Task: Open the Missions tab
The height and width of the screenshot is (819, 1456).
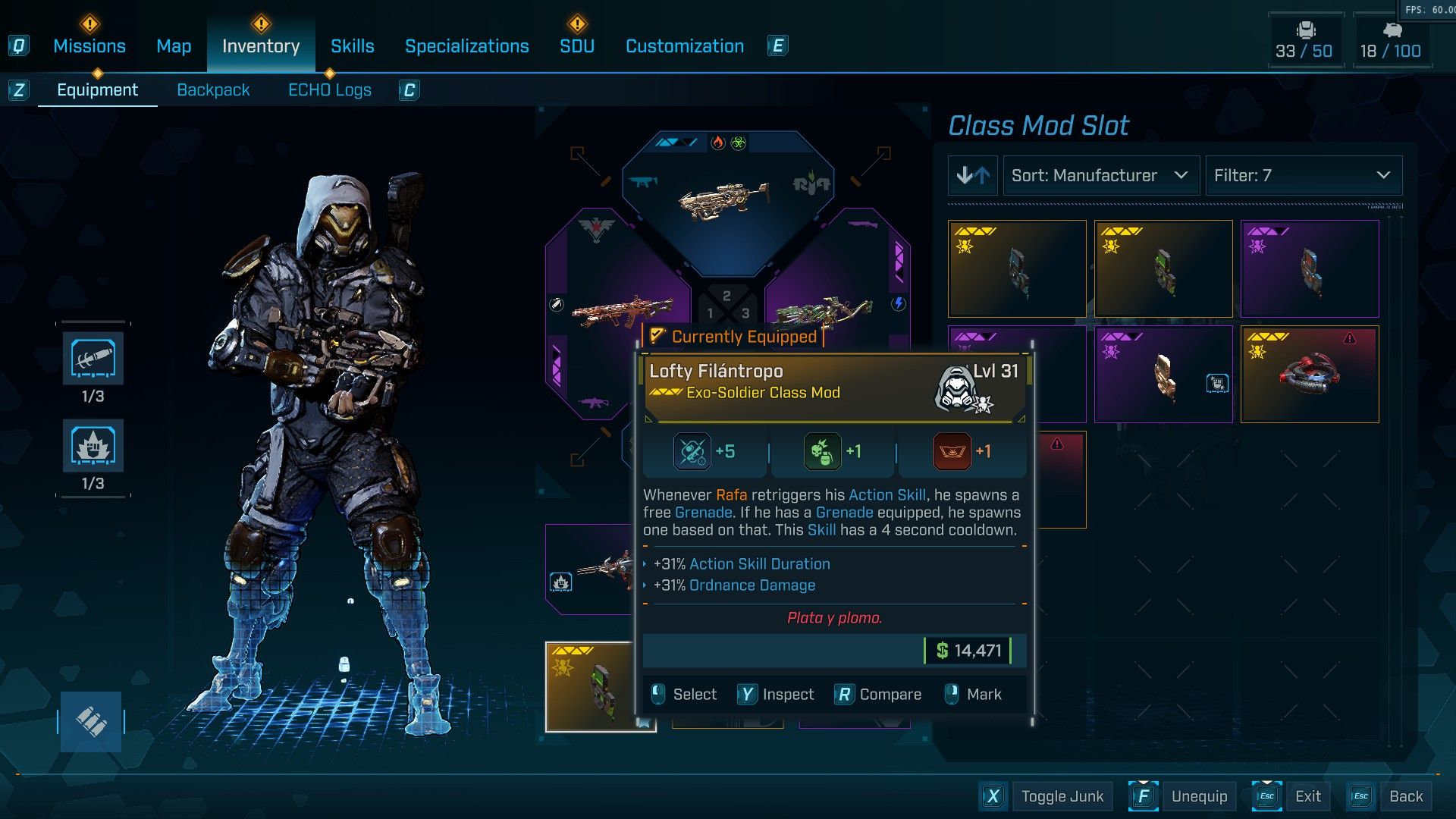Action: (89, 46)
